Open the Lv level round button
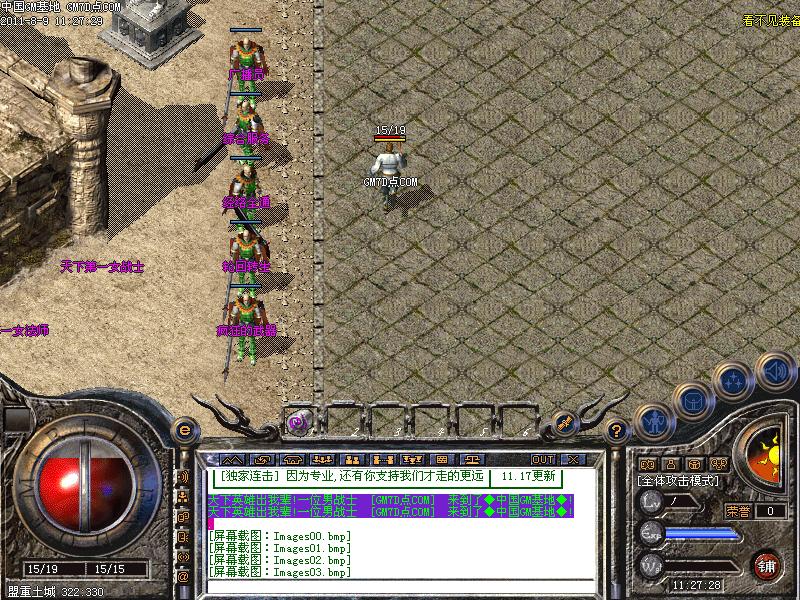The height and width of the screenshot is (600, 800). (x=651, y=502)
